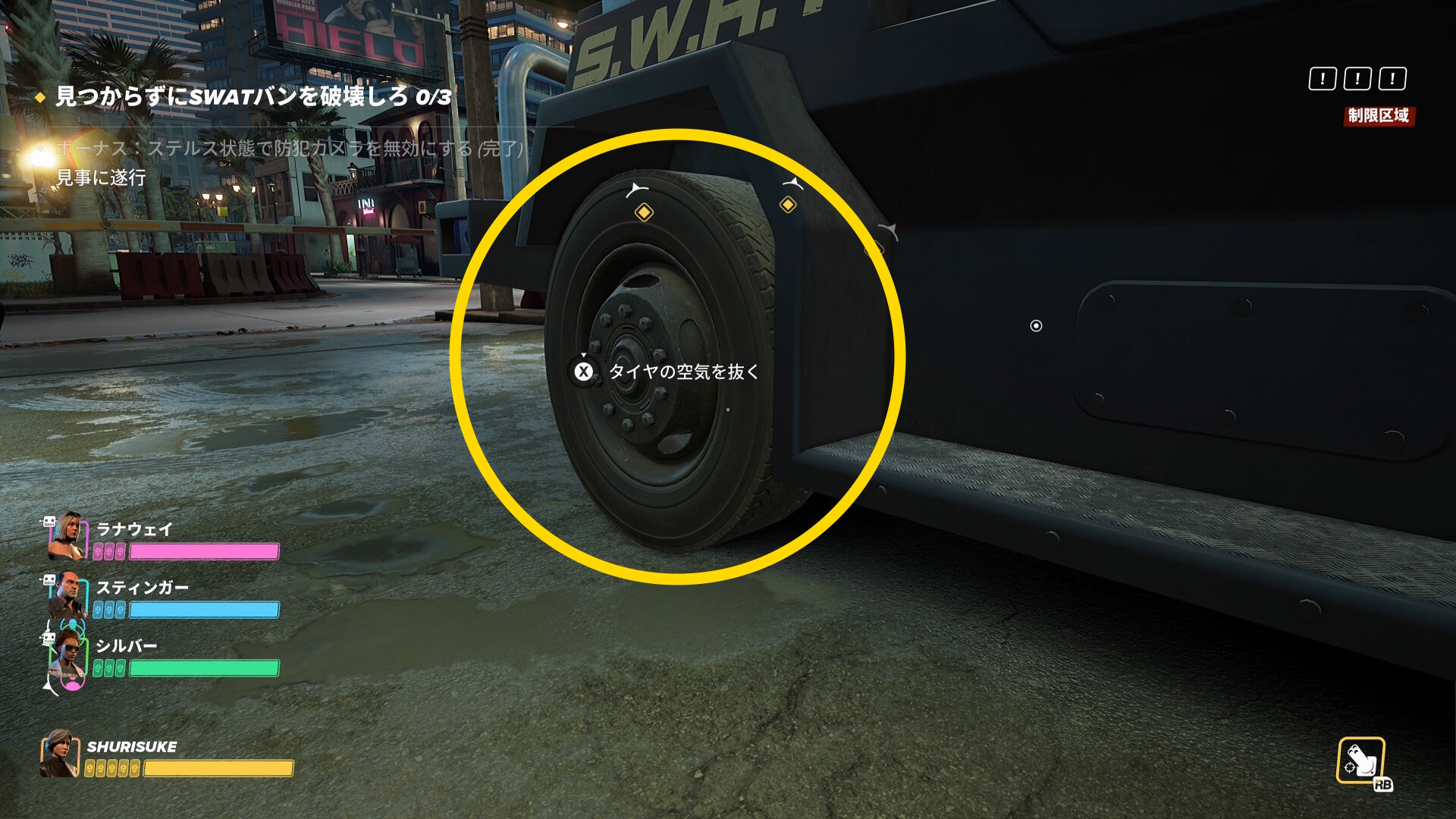Activate the equipment tool icon
The height and width of the screenshot is (819, 1456).
(x=1361, y=761)
